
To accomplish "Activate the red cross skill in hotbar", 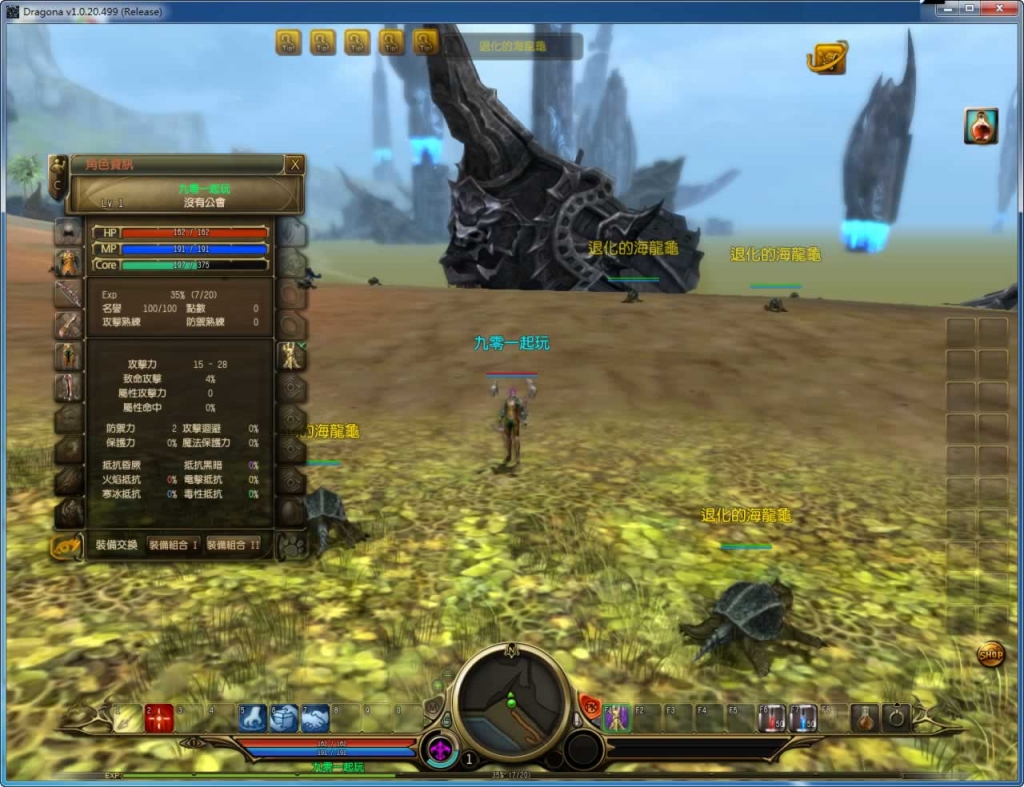I will click(x=159, y=718).
